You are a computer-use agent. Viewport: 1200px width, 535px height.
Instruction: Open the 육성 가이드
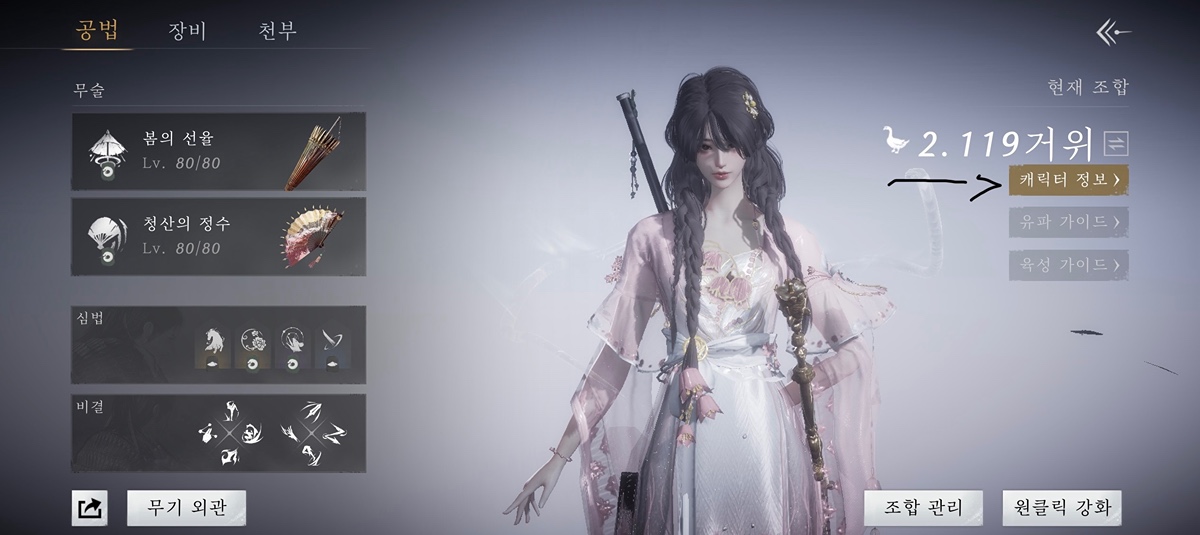(x=1068, y=265)
